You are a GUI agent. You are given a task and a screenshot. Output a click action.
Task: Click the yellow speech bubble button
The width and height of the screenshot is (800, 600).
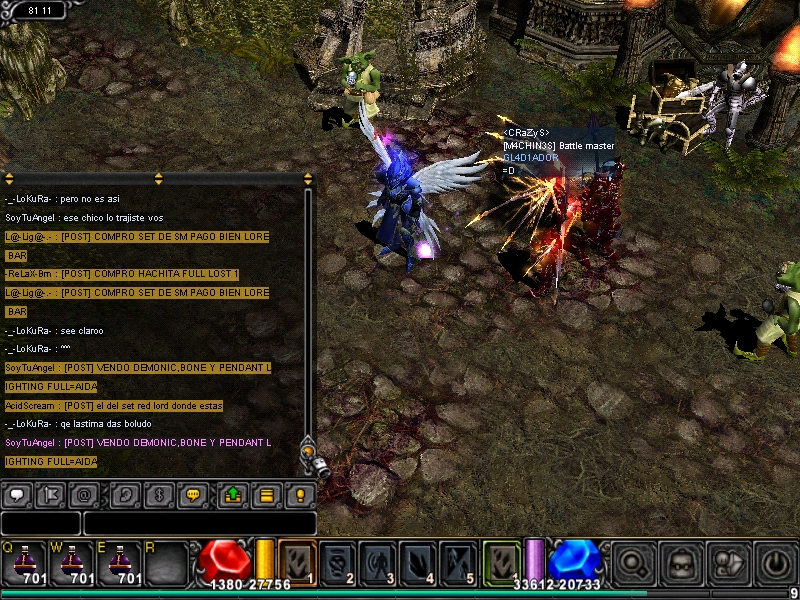coord(194,494)
